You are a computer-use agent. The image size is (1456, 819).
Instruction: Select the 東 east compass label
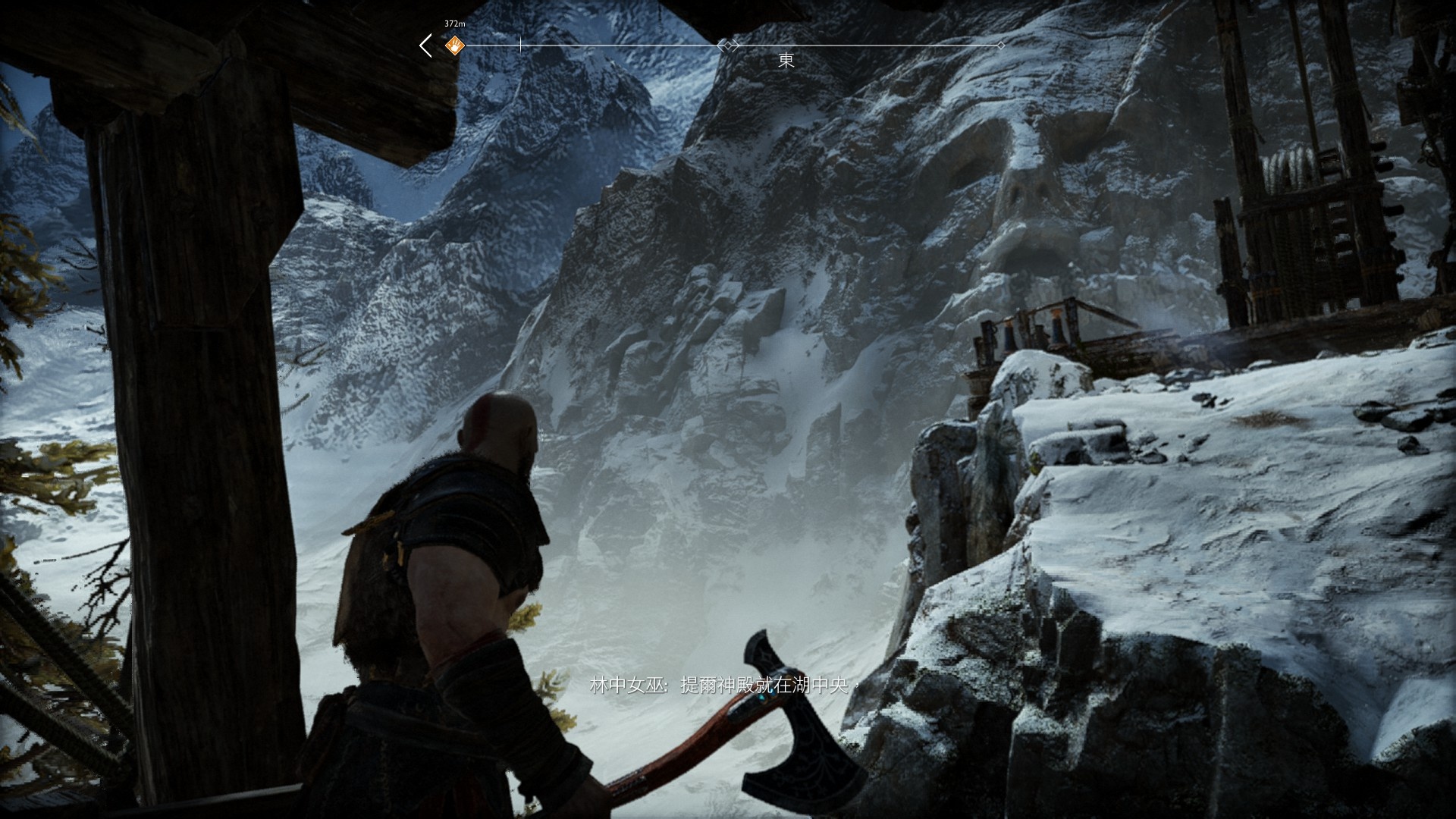pyautogui.click(x=786, y=61)
